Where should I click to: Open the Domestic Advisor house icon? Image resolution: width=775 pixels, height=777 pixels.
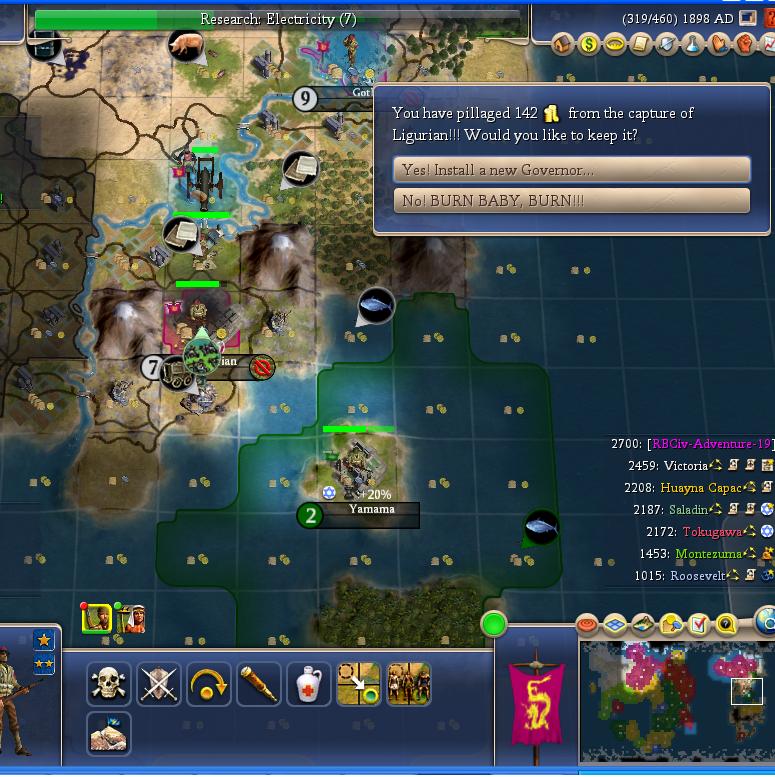(x=562, y=45)
